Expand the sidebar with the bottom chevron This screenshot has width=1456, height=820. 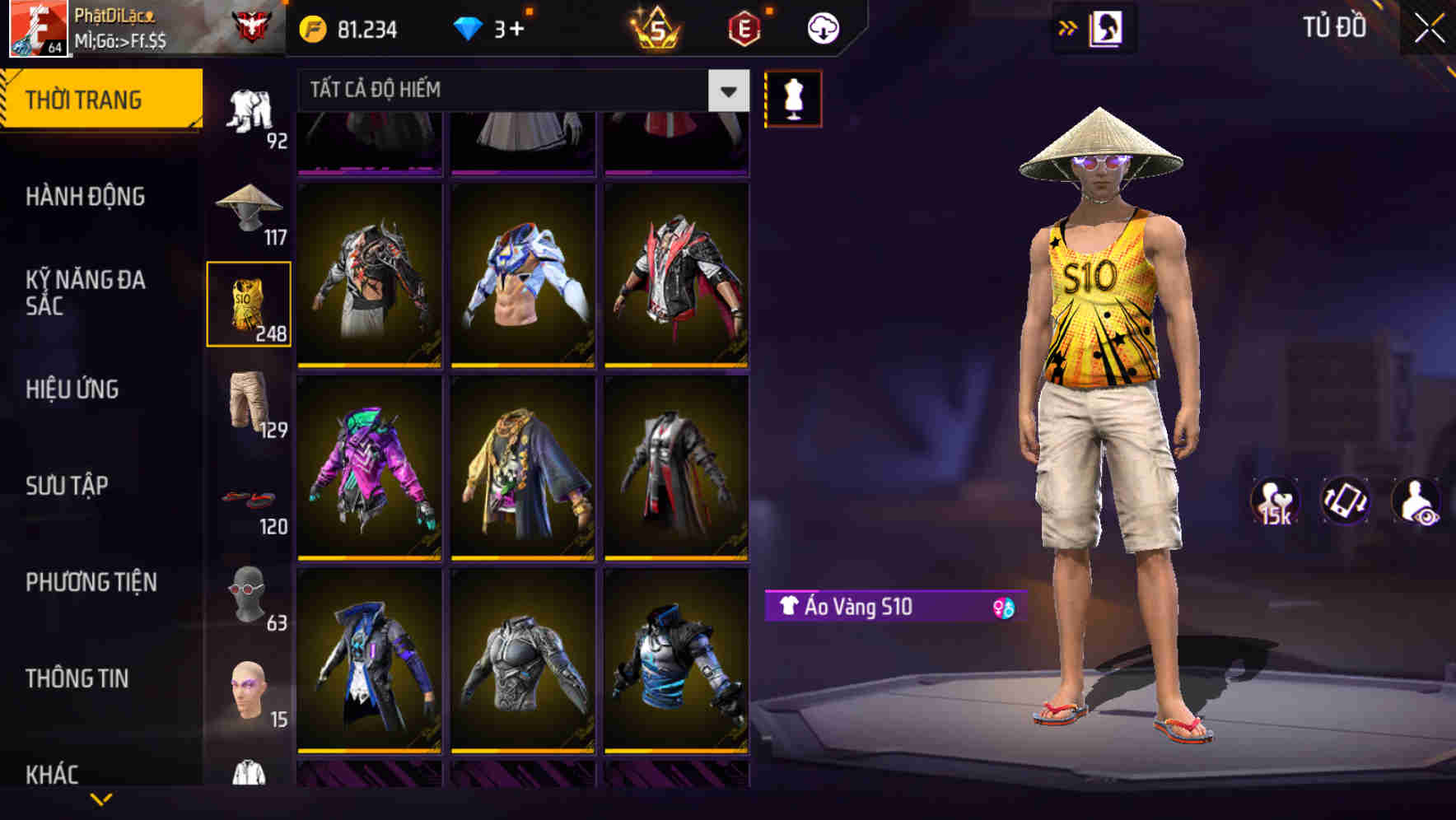[x=99, y=799]
